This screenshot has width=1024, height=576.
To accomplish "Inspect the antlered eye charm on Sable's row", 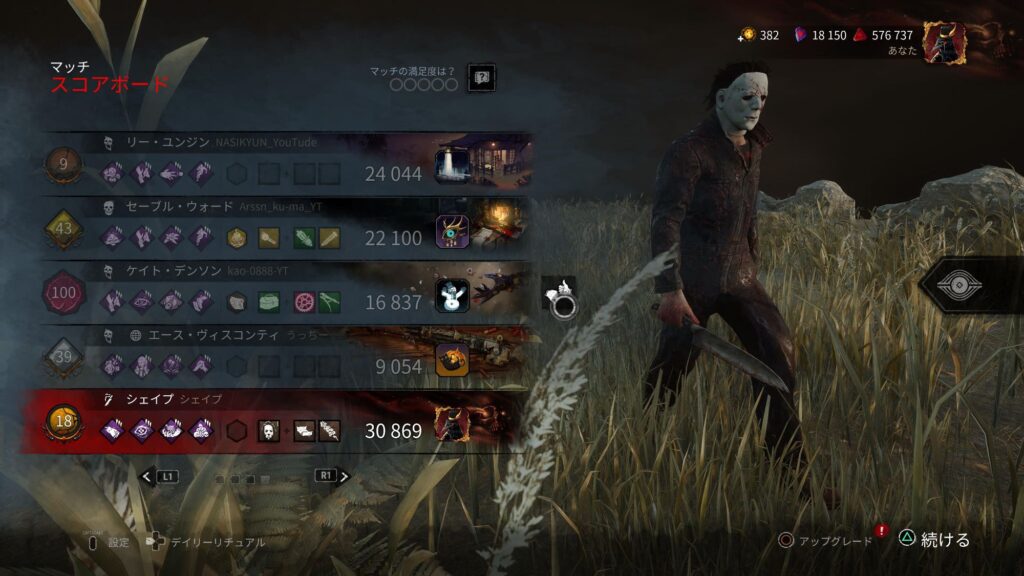I will (x=453, y=230).
